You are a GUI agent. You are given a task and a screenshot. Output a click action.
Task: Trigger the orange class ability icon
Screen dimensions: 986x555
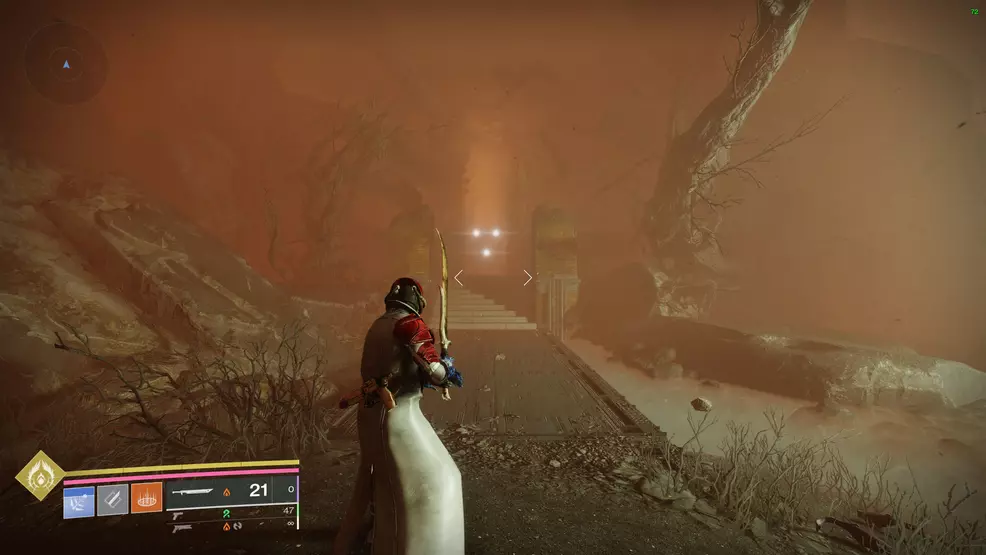click(x=146, y=498)
